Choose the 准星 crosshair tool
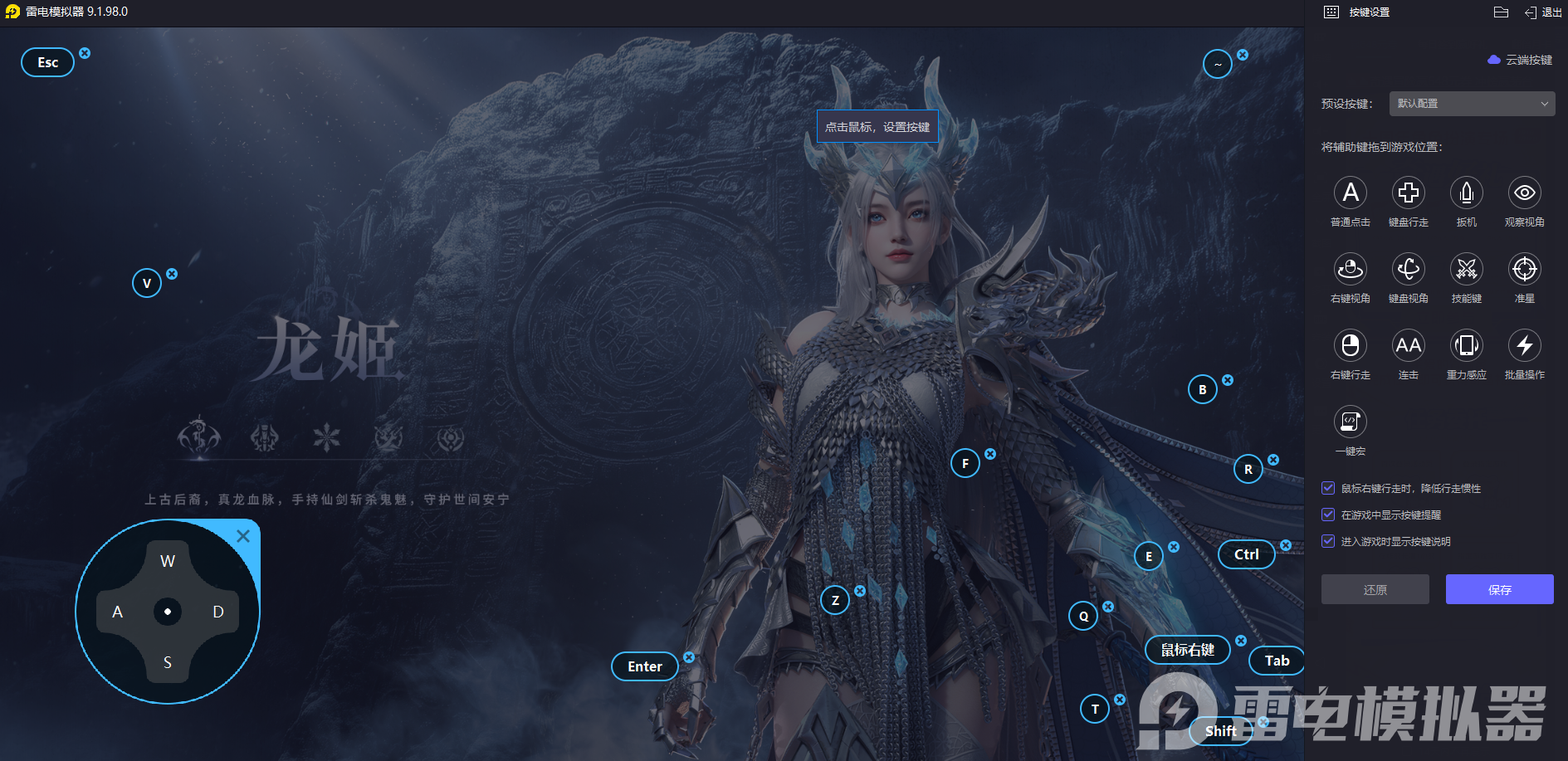This screenshot has width=1568, height=761. click(x=1525, y=270)
